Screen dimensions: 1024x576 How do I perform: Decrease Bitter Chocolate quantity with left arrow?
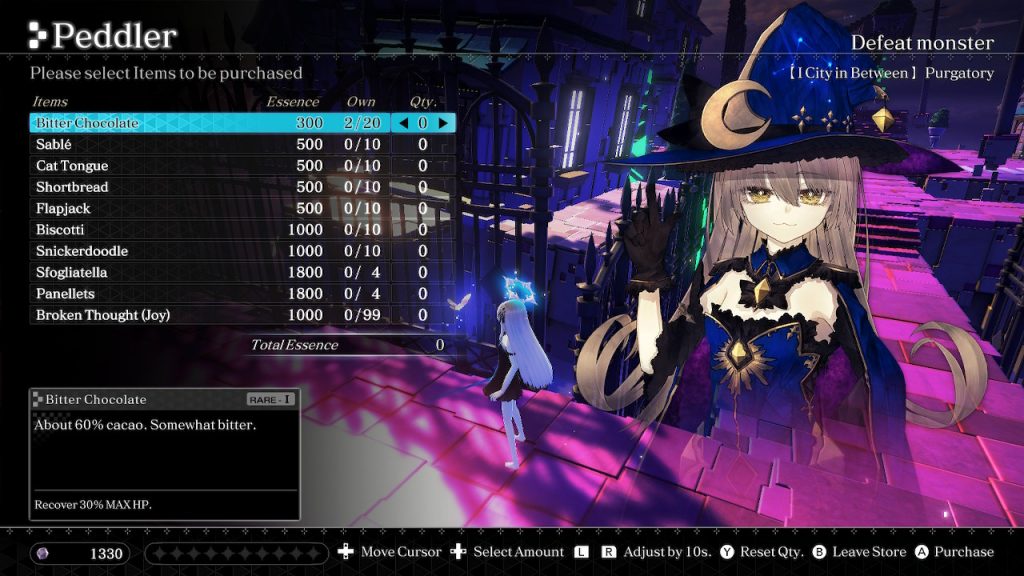point(404,123)
